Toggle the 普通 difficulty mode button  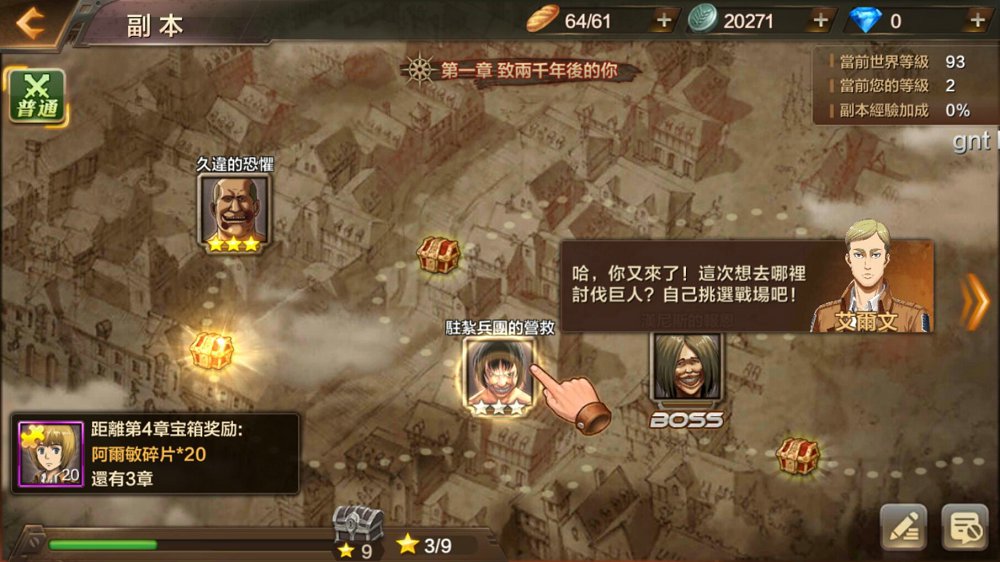click(x=36, y=97)
